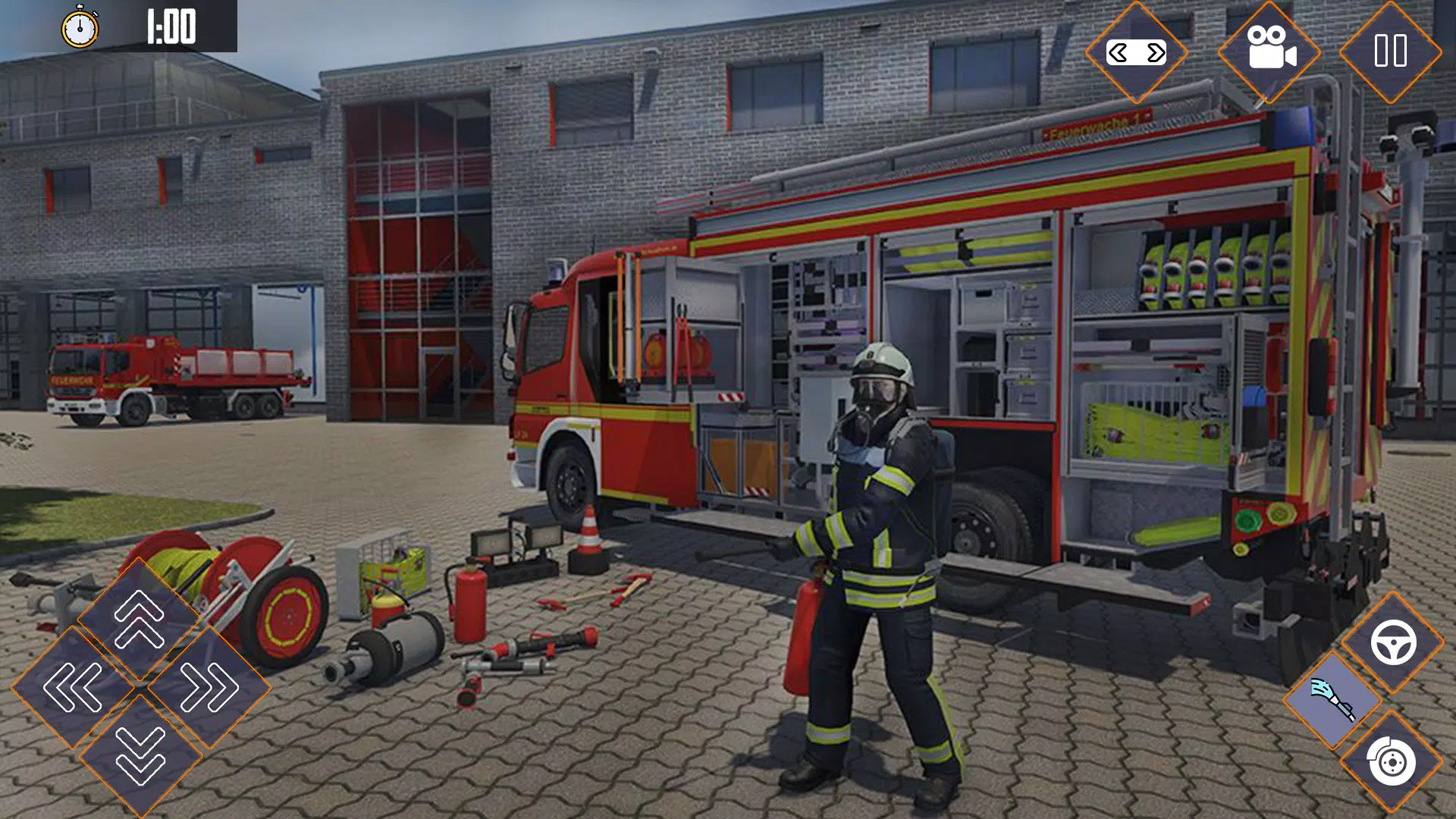Tap the video camera icon to switch views
The image size is (1456, 819).
coord(1272,53)
